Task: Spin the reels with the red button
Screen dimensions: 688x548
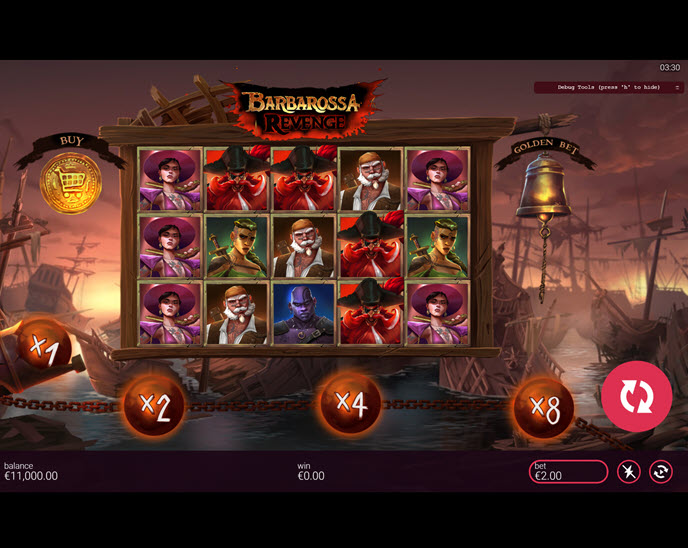Action: pyautogui.click(x=636, y=397)
